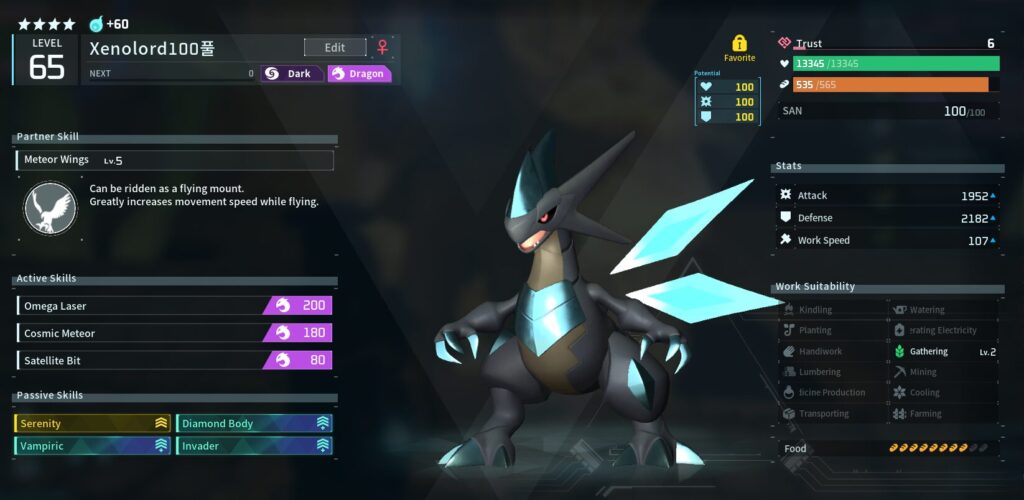Open the Meteor Wings partner skill
The width and height of the screenshot is (1024, 500).
(175, 160)
